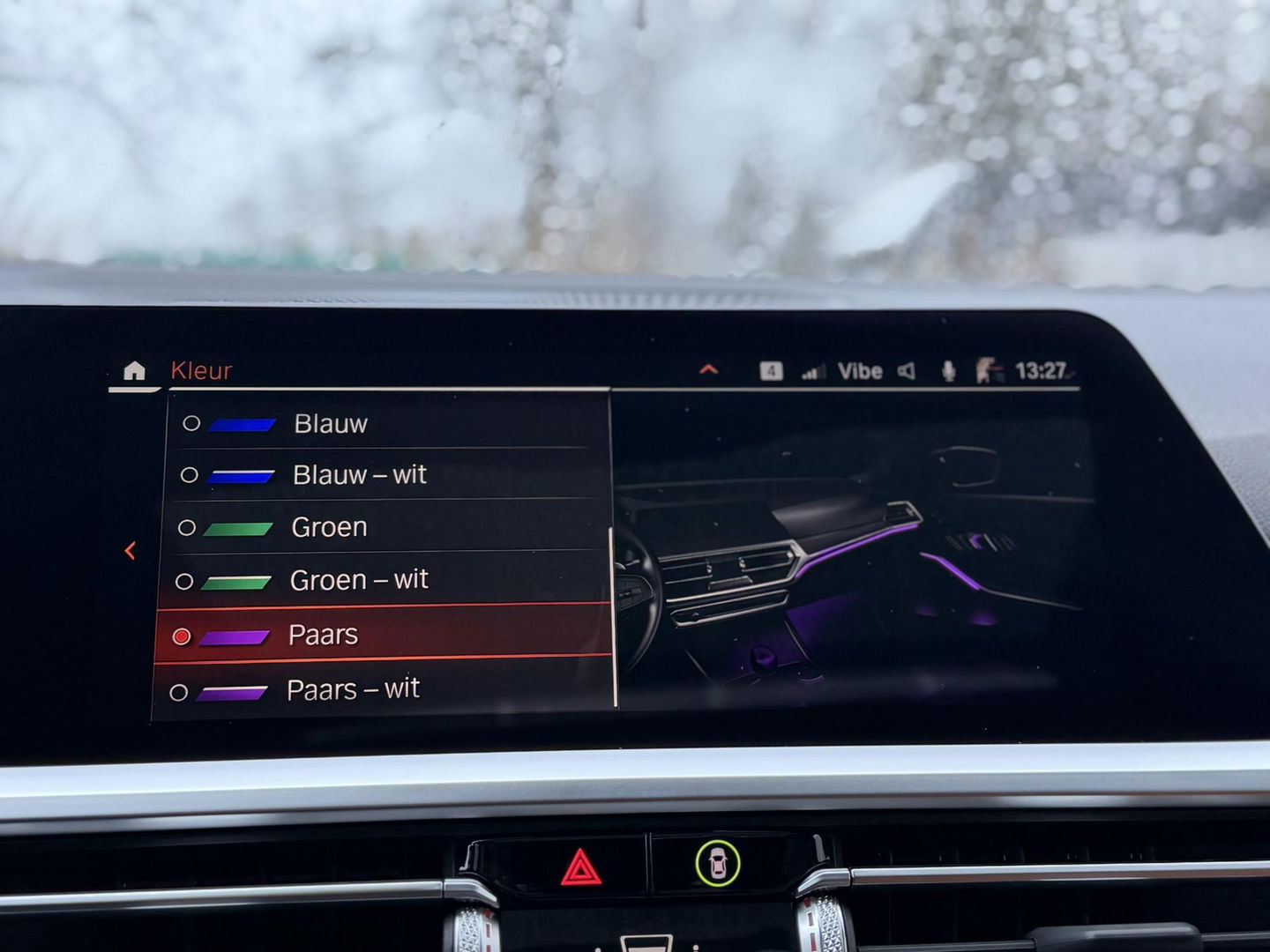Screen dimensions: 1270x952
Task: Click the signal strength bars icon
Action: pos(812,371)
